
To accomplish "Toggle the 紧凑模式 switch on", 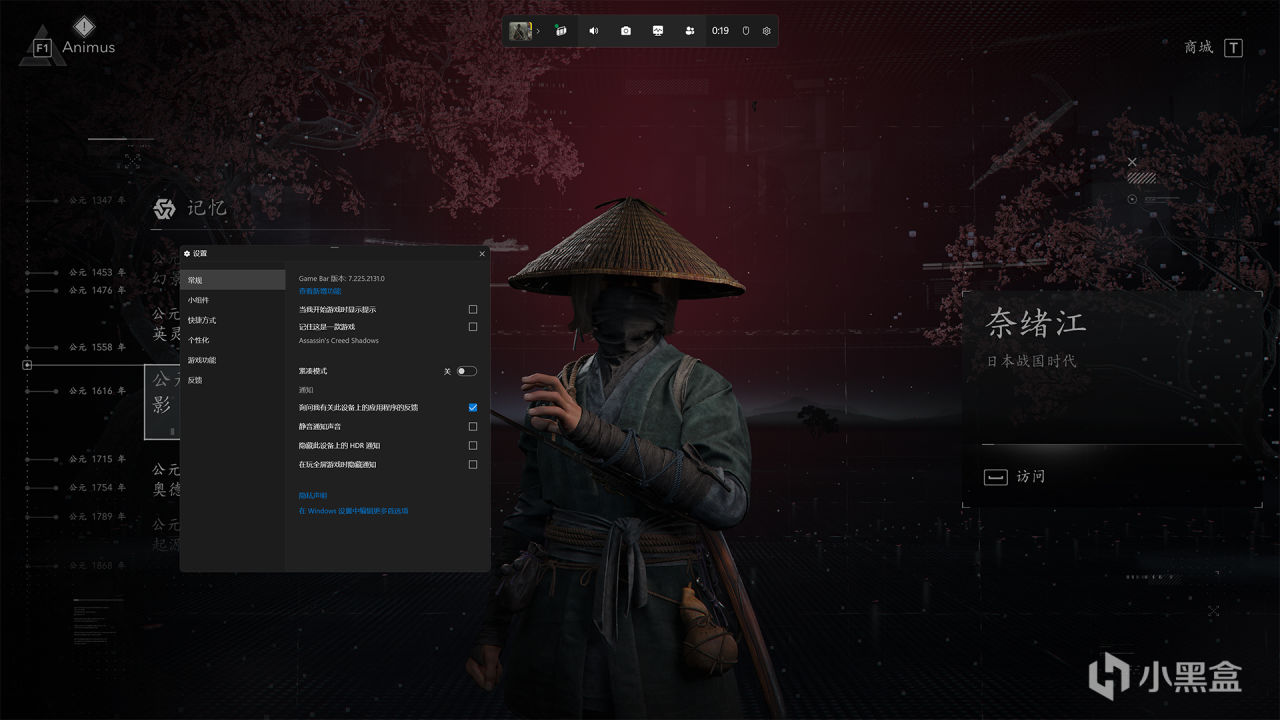I will click(x=465, y=370).
